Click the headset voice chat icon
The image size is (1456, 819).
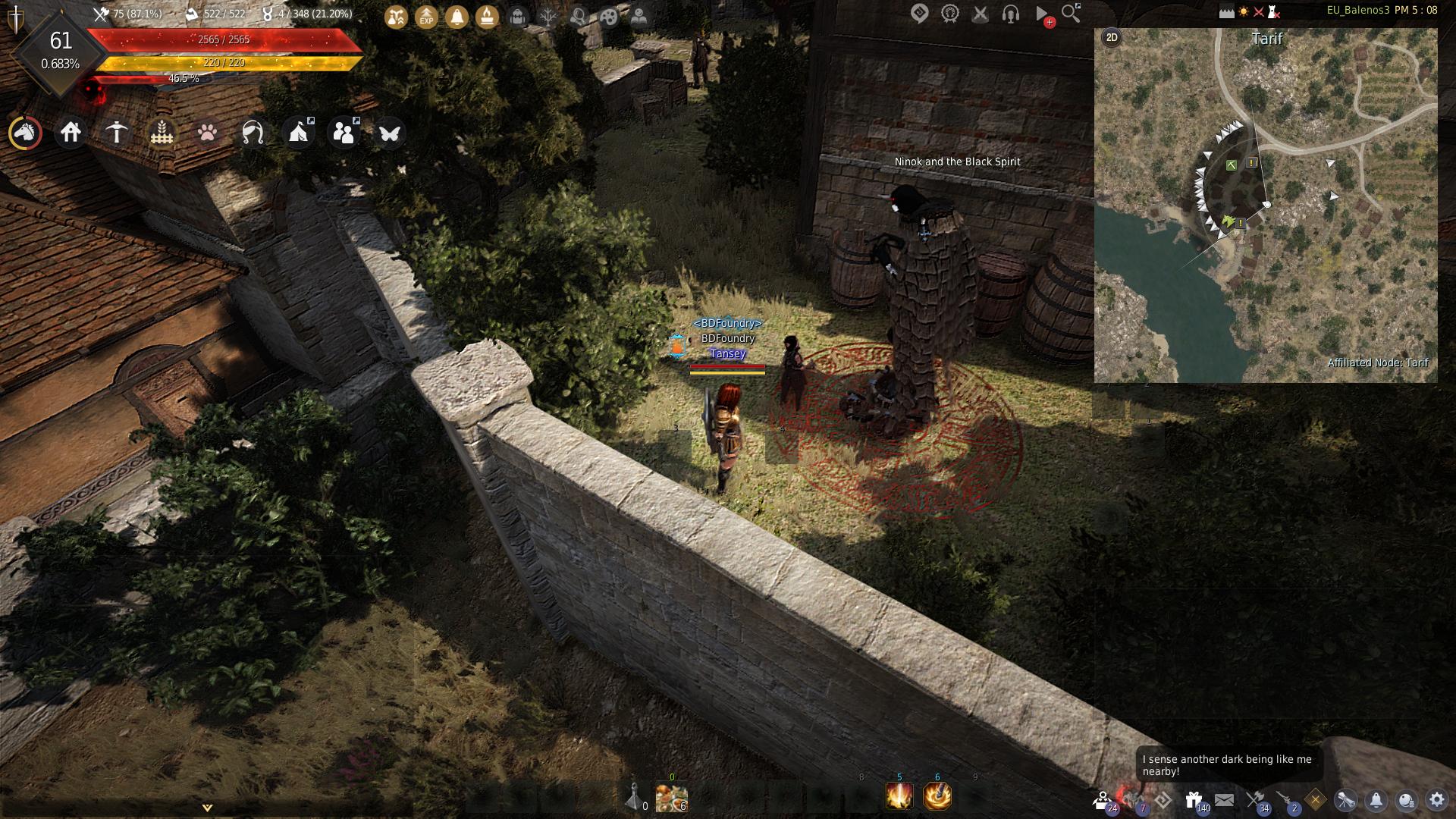1010,13
